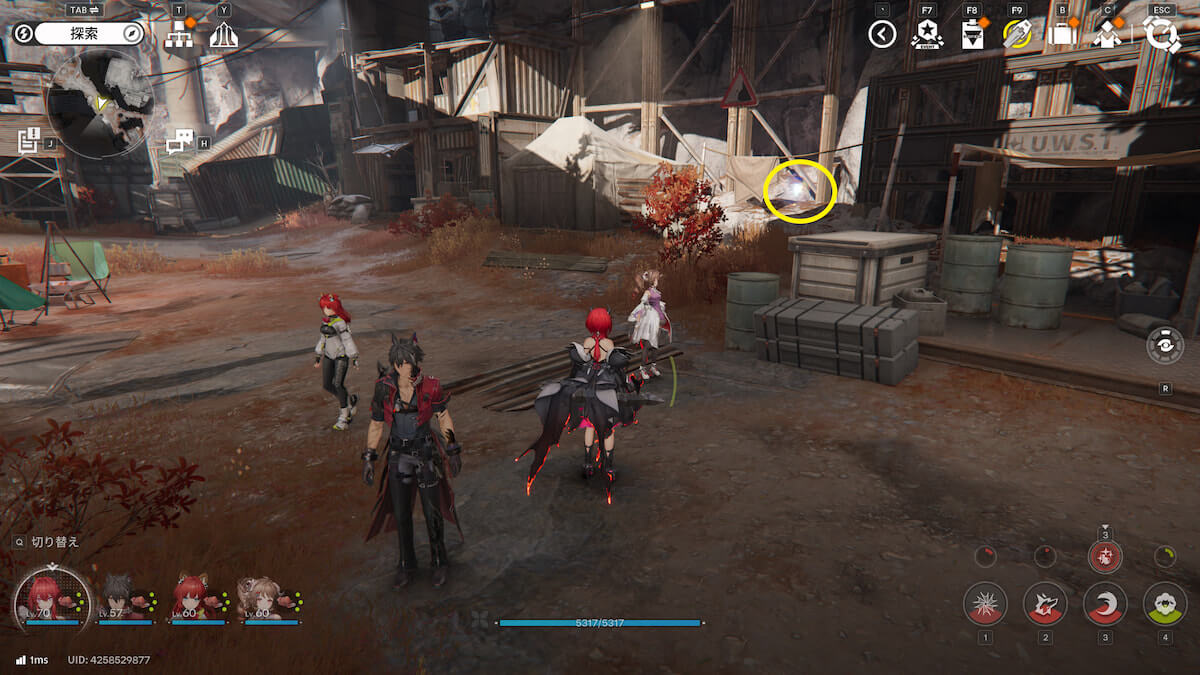Activate the crescent slash skill in slot 3
The height and width of the screenshot is (675, 1200).
tap(1105, 603)
